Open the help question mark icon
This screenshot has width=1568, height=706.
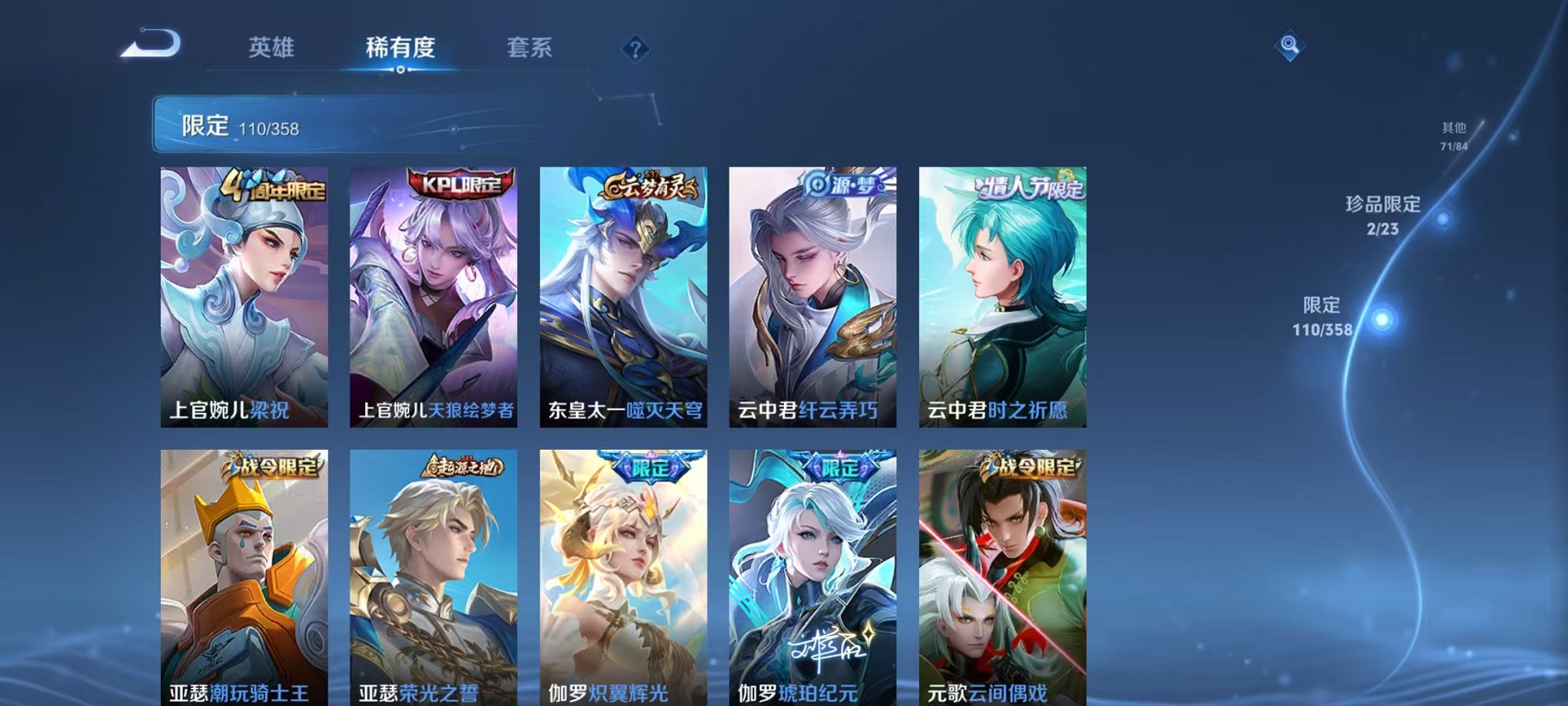pyautogui.click(x=633, y=50)
